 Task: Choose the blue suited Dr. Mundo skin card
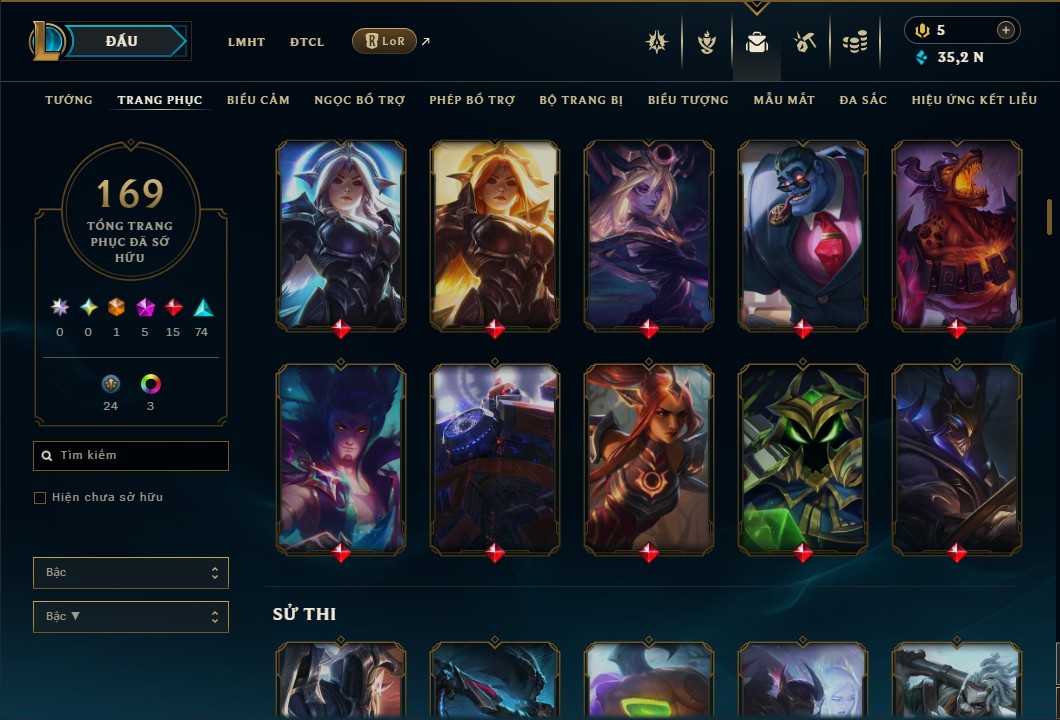803,234
